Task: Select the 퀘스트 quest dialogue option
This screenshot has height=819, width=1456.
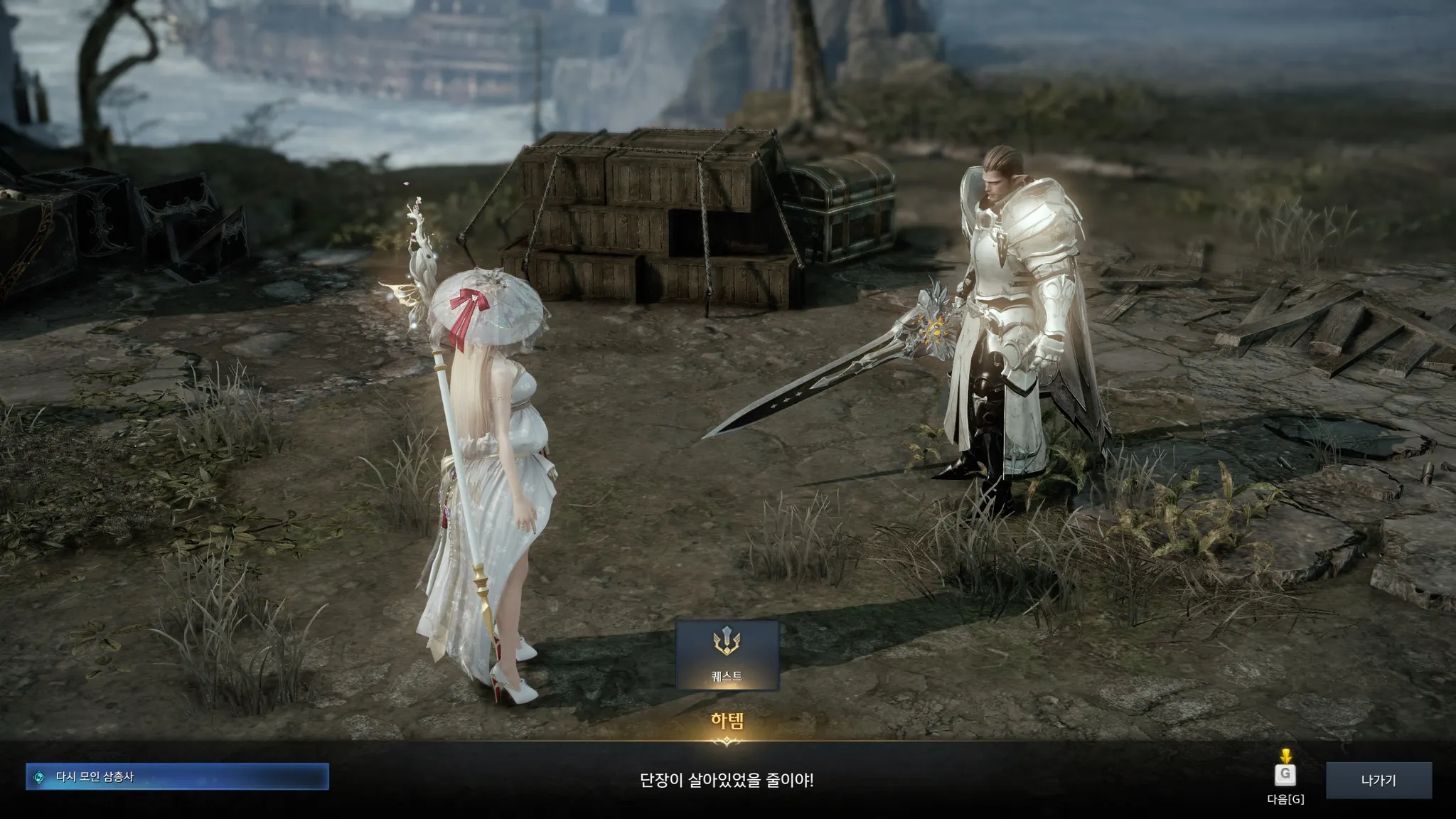Action: 727,655
